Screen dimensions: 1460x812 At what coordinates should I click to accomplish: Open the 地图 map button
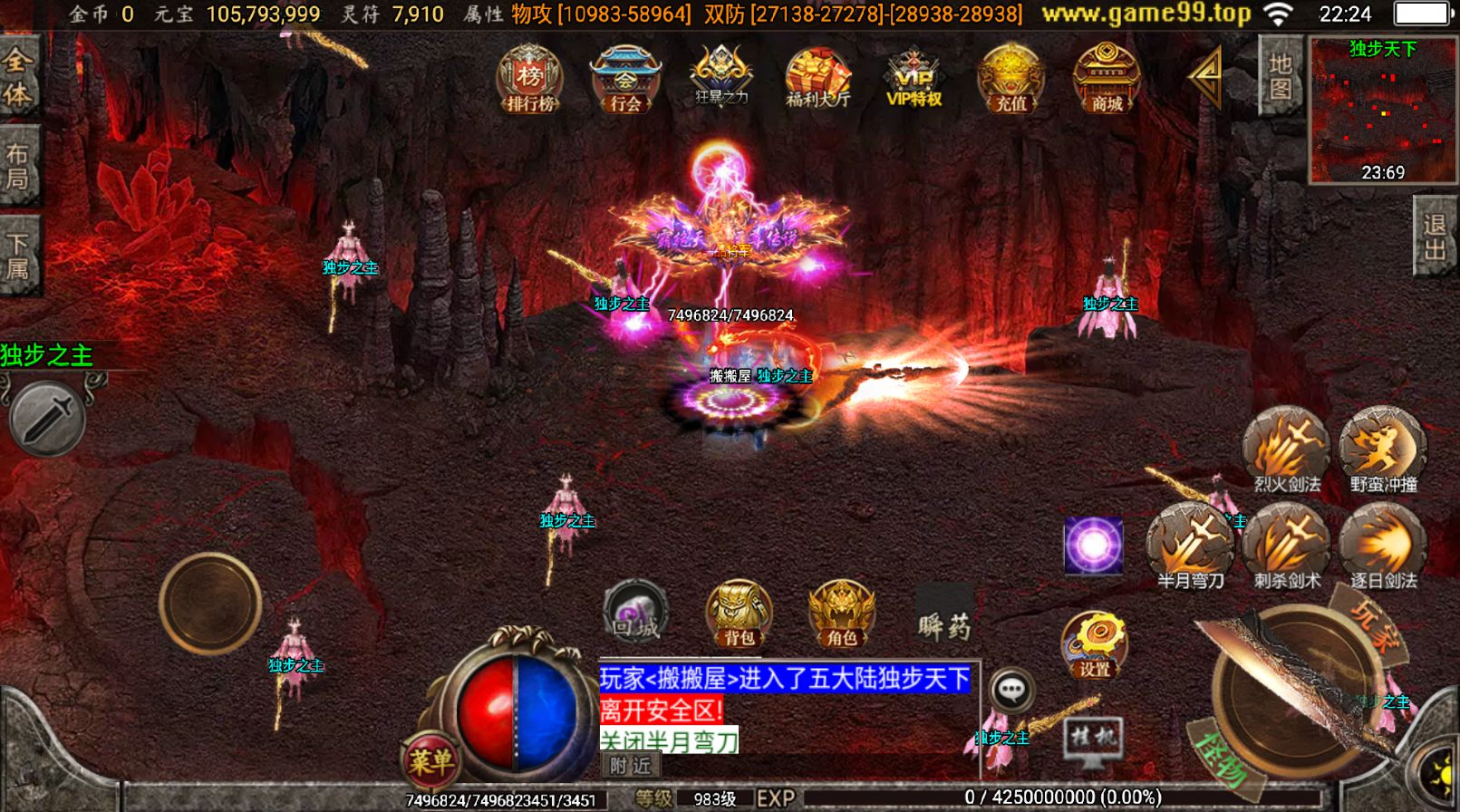pyautogui.click(x=1281, y=76)
